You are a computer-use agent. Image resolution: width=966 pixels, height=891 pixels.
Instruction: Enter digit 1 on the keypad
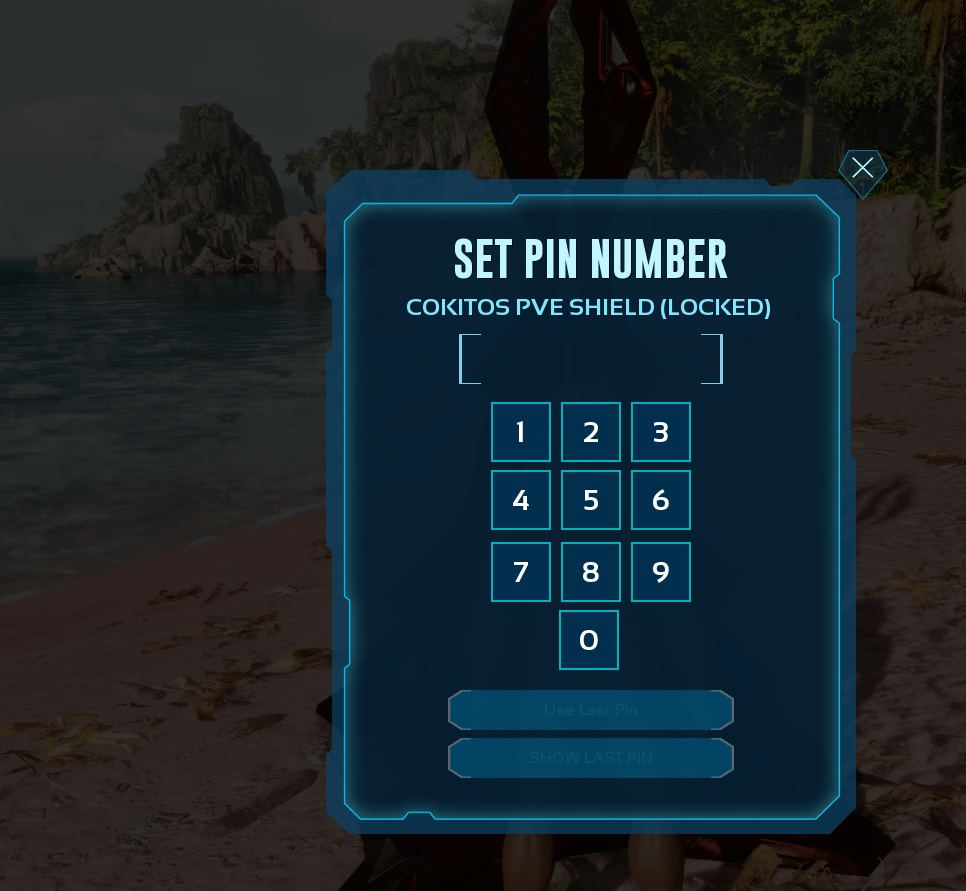(521, 432)
